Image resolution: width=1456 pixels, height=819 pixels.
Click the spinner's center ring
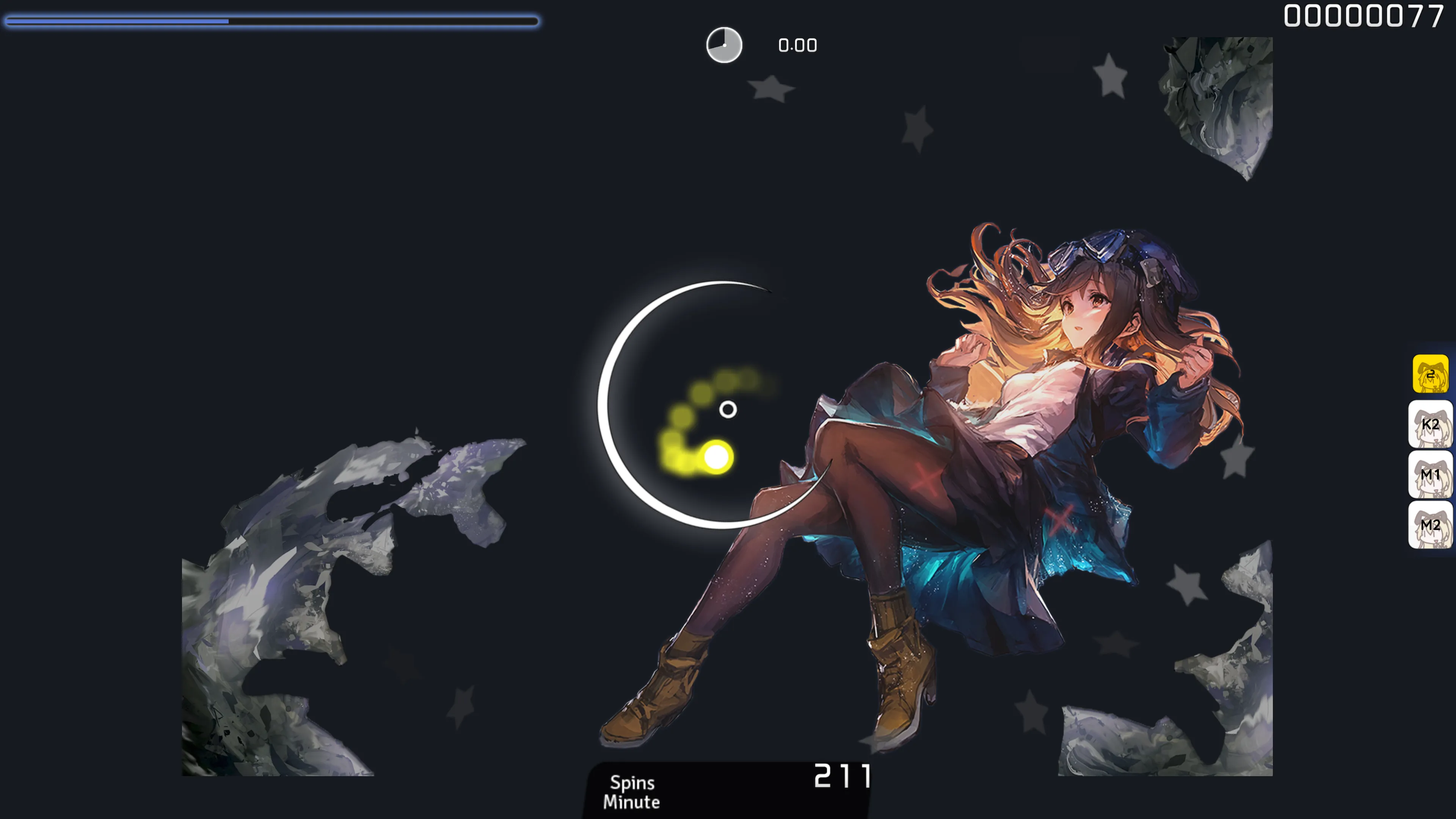[x=728, y=409]
